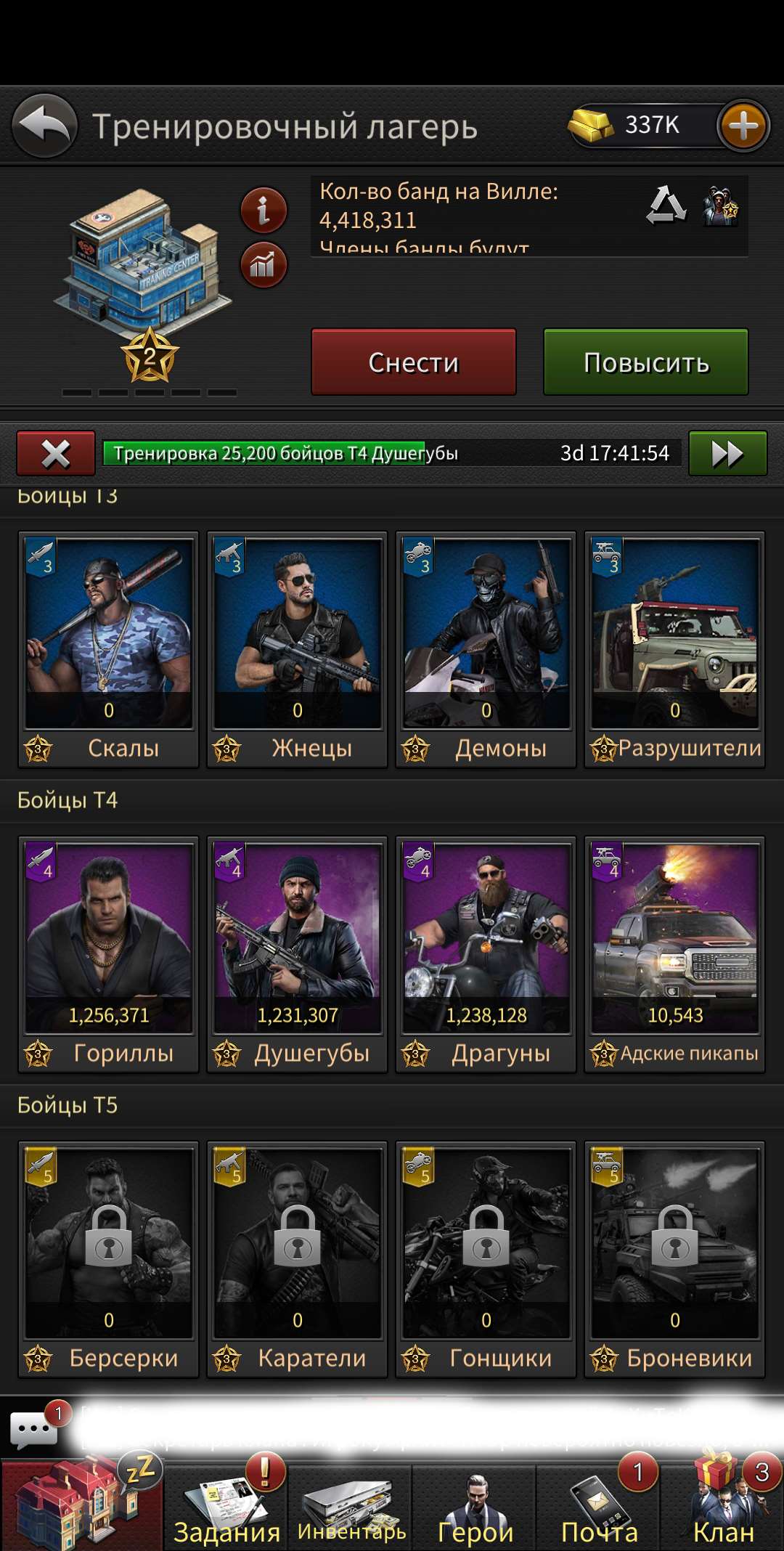Go back using the arrow button

pos(45,126)
